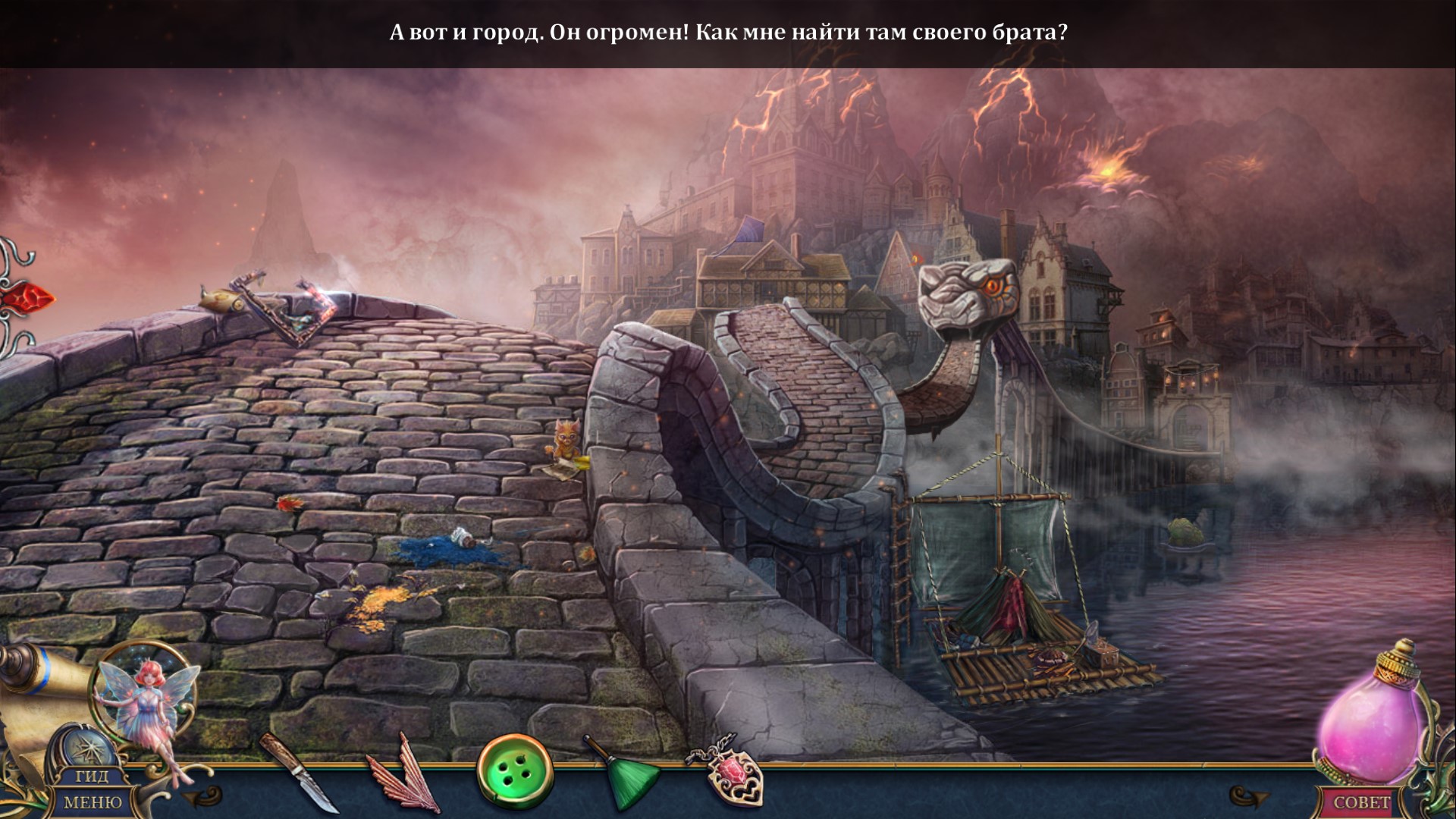Open the МЕНЮ button
The width and height of the screenshot is (1456, 819).
pos(92,802)
